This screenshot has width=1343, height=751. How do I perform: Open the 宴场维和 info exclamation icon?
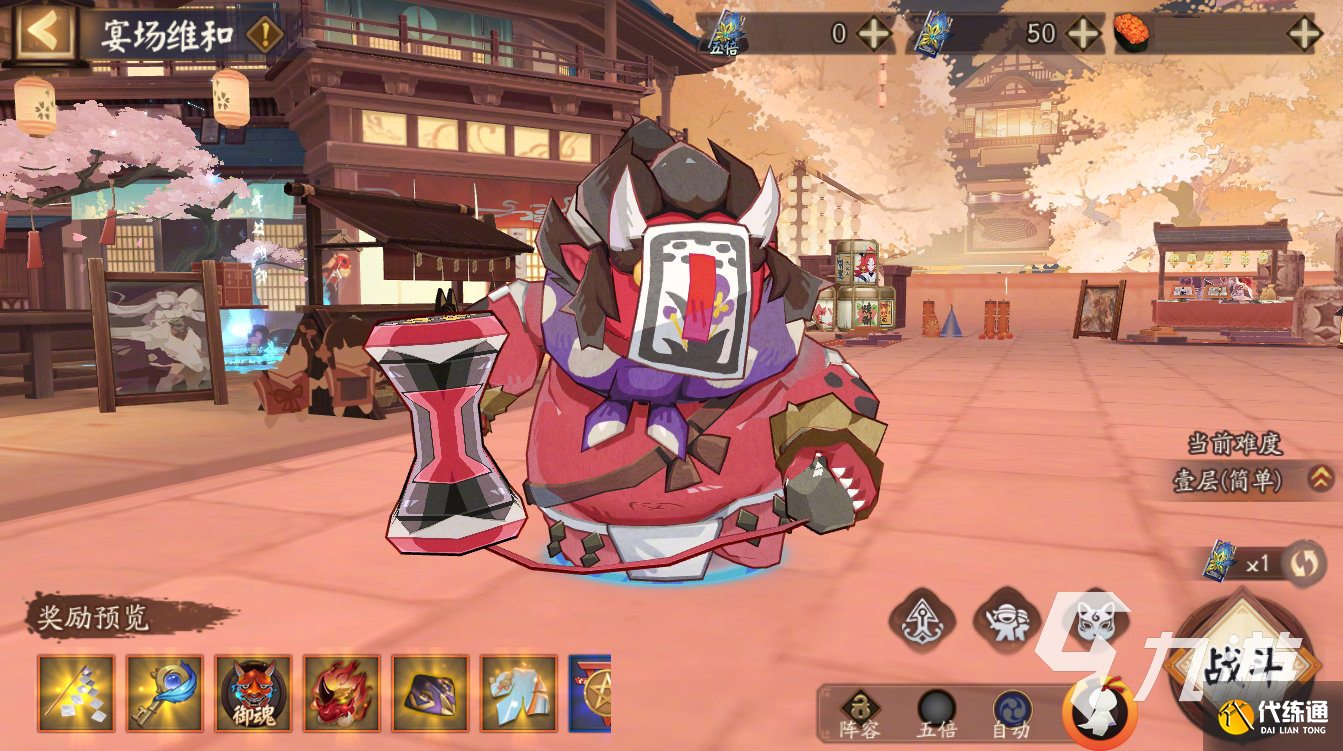pyautogui.click(x=263, y=35)
